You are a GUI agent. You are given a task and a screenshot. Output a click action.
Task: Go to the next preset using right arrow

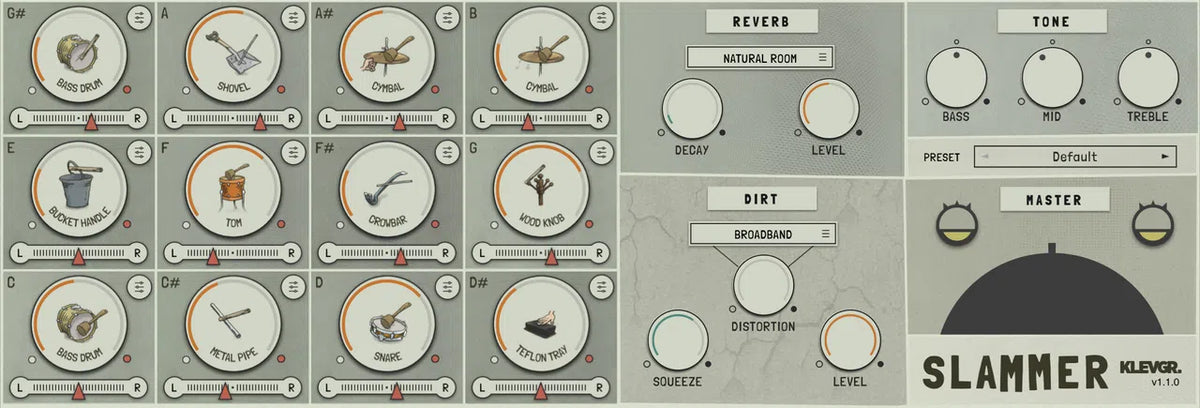[1164, 157]
